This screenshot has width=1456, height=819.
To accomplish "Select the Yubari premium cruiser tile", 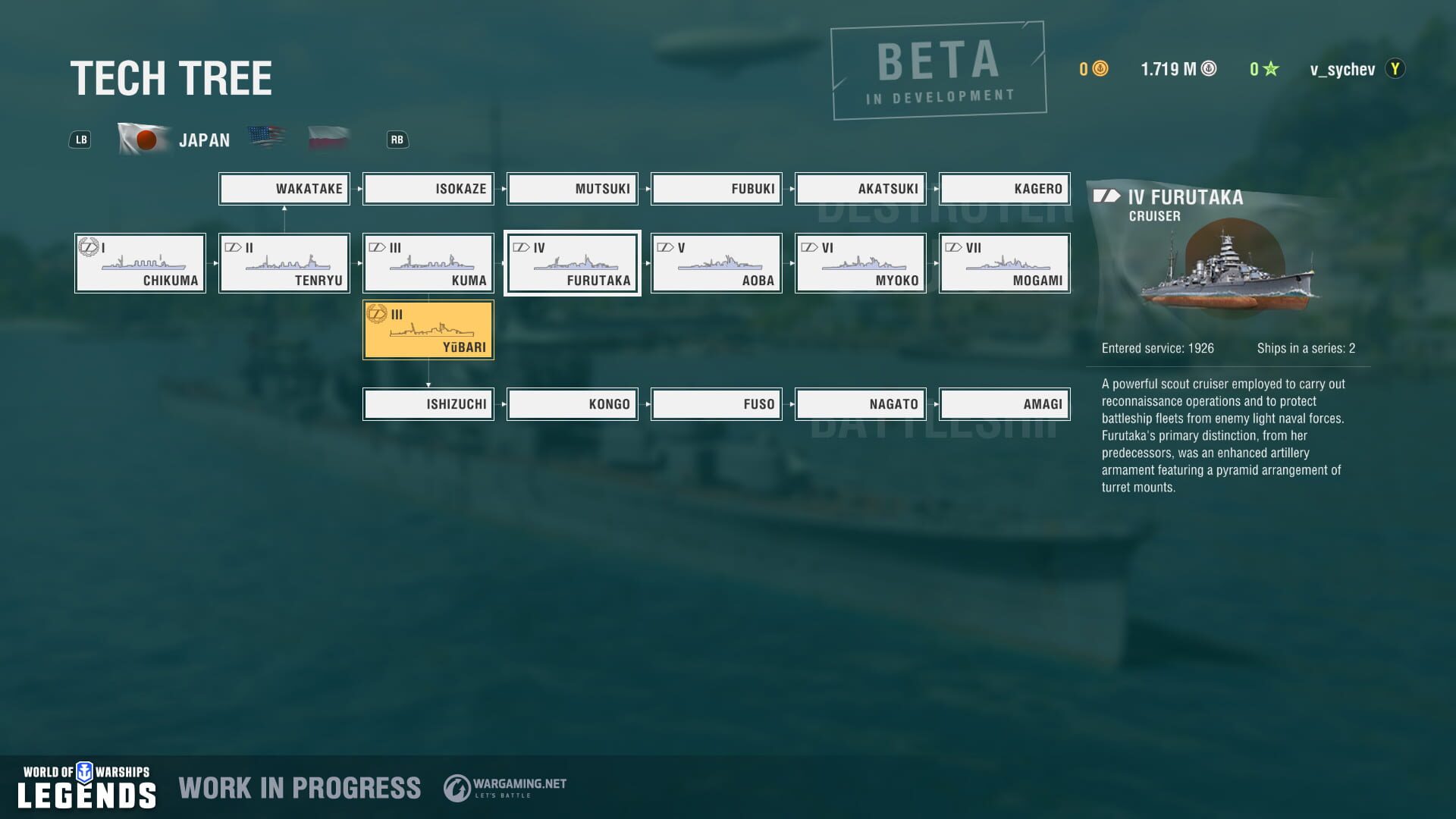I will coord(428,329).
